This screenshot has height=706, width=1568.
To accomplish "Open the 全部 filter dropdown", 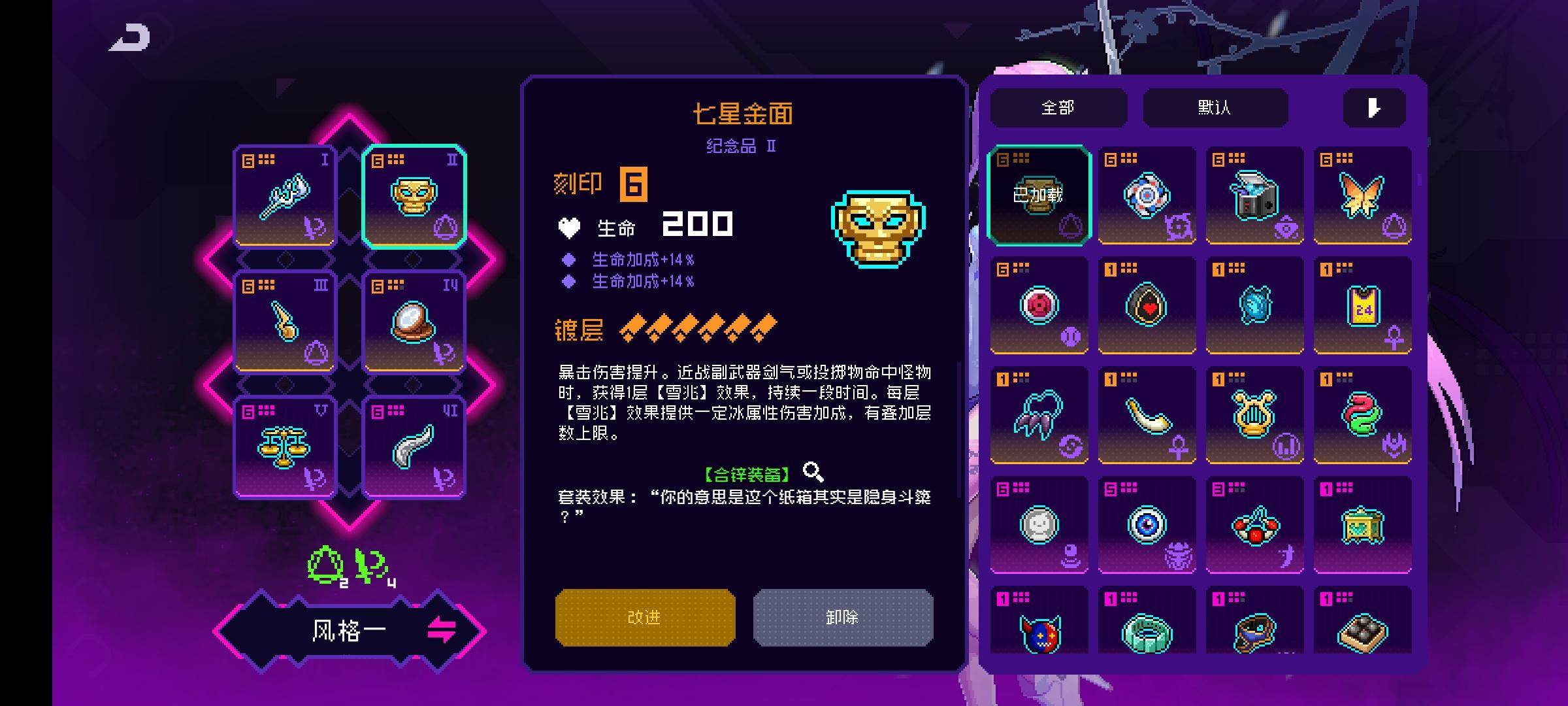I will pyautogui.click(x=1057, y=109).
